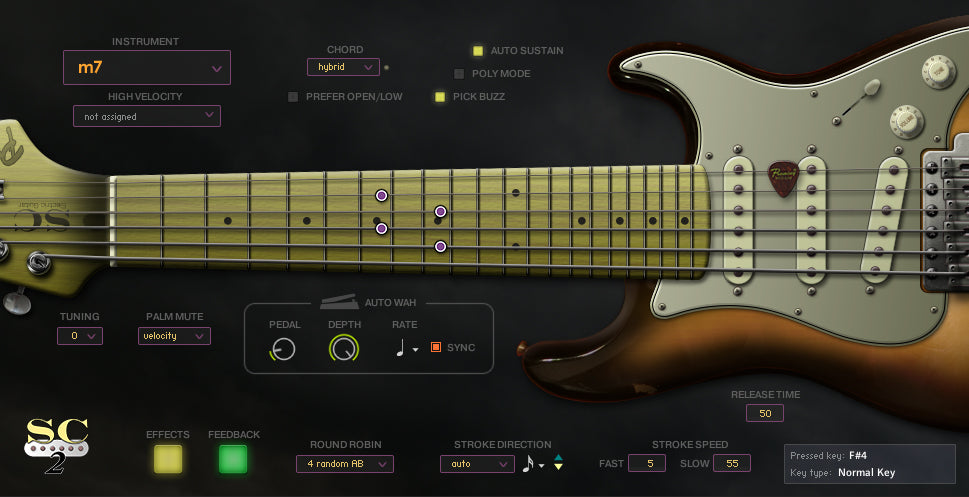The image size is (969, 497).
Task: Enable Prefer Open/Low option
Action: click(x=293, y=97)
